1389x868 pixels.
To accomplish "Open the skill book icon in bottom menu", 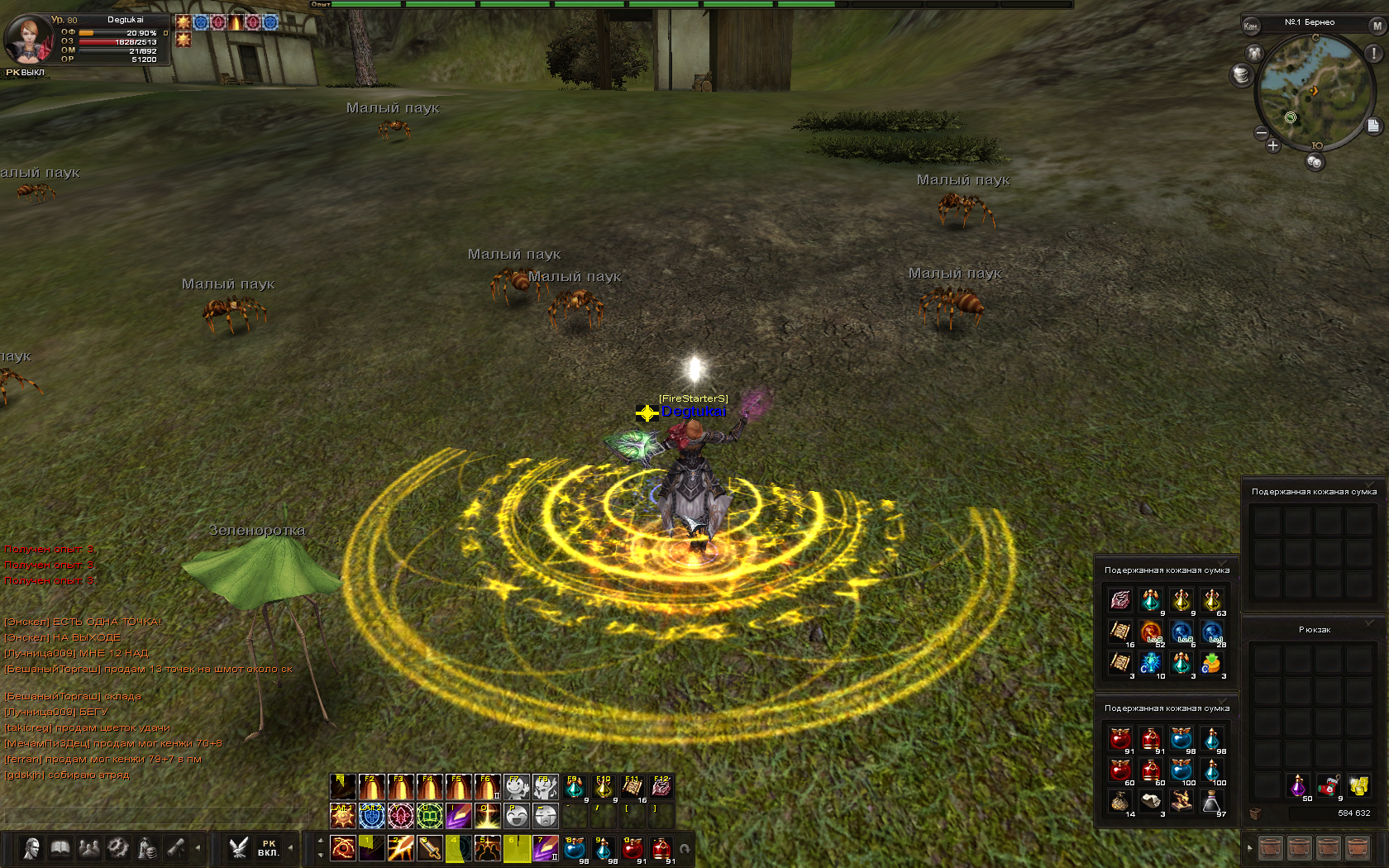I will click(60, 848).
